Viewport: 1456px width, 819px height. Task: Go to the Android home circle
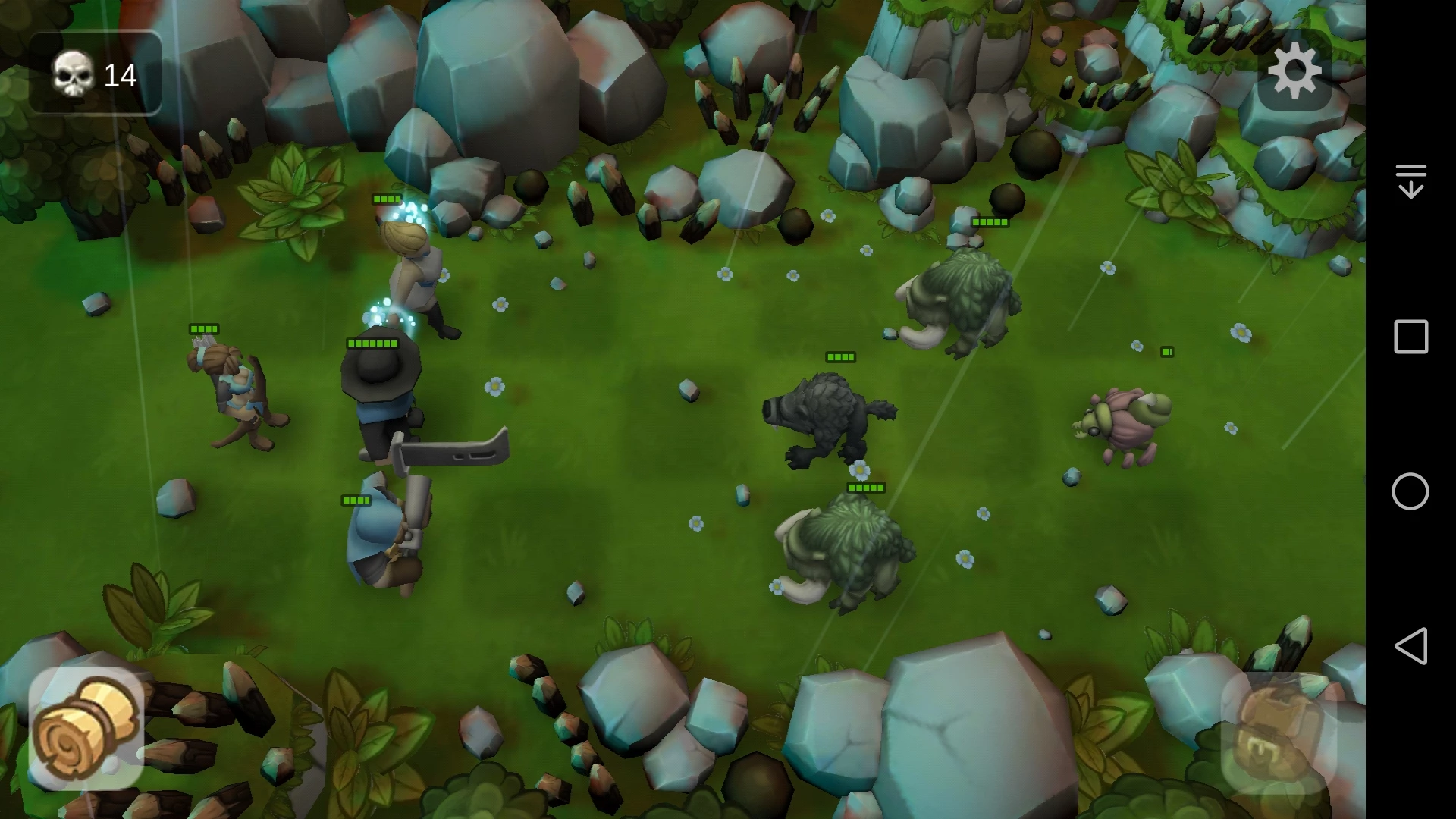point(1410,491)
